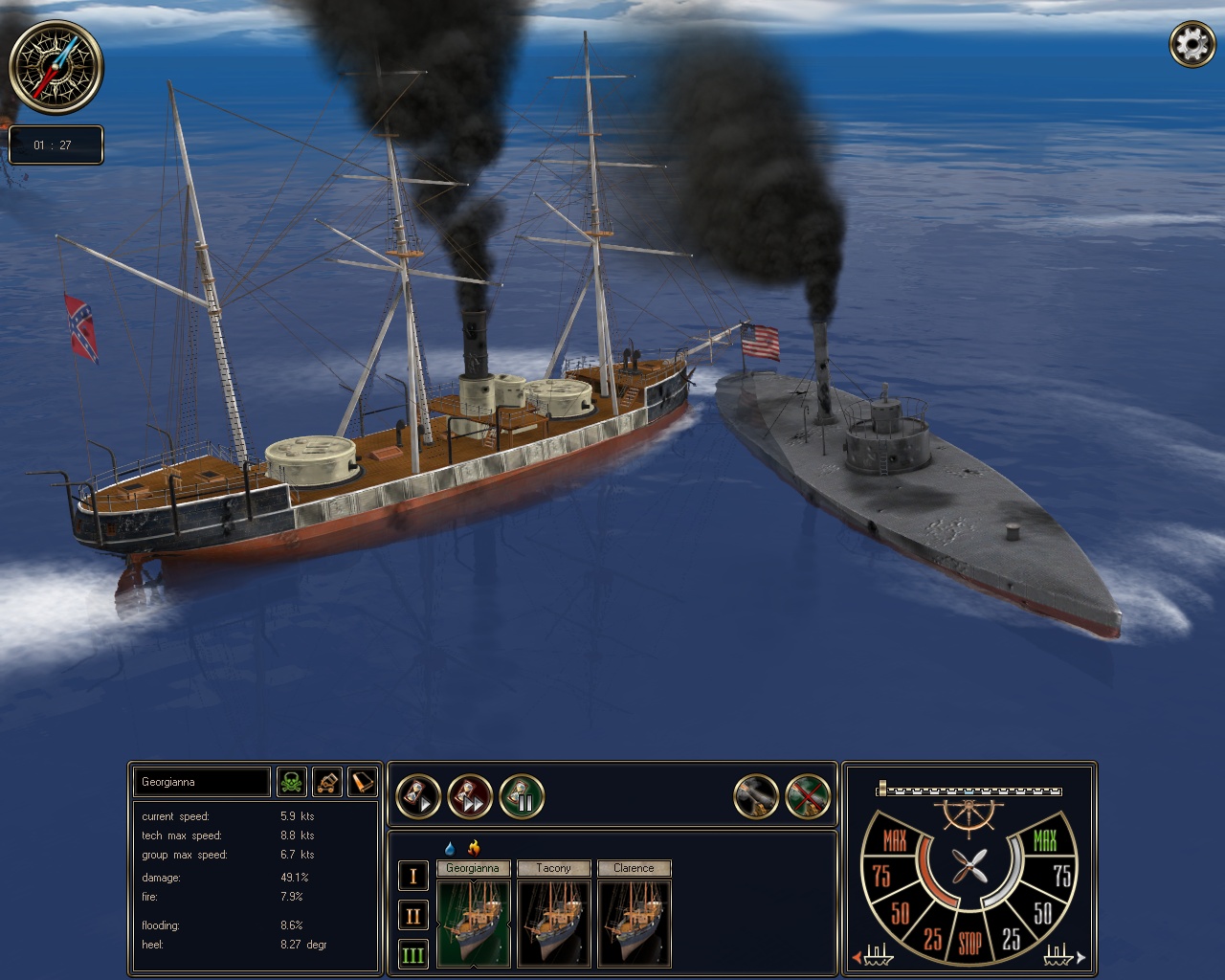Click the water drop flooding icon above Georgianna
Screen dimensions: 1225x980
pyautogui.click(x=451, y=846)
